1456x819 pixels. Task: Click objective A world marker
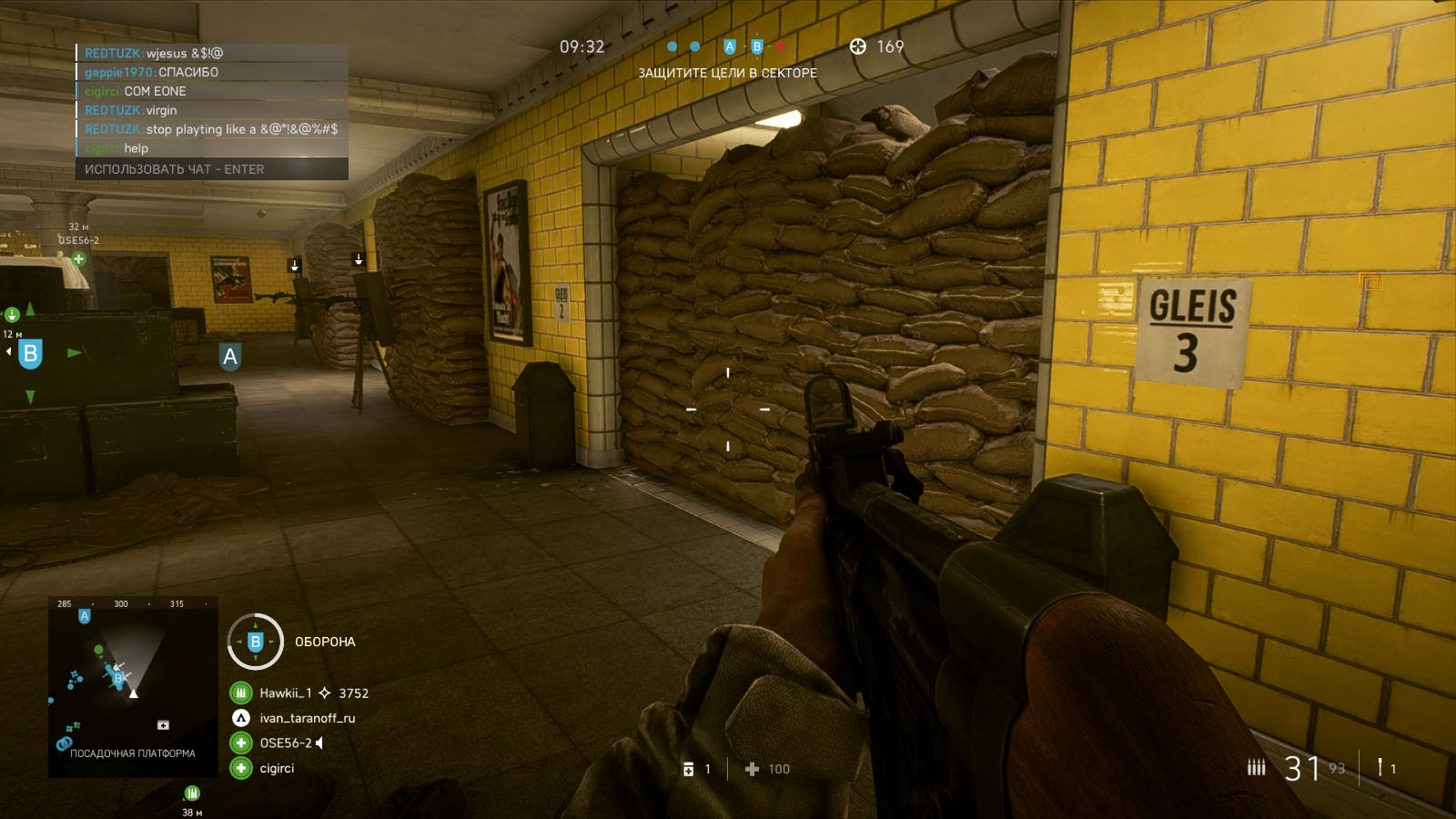(230, 357)
